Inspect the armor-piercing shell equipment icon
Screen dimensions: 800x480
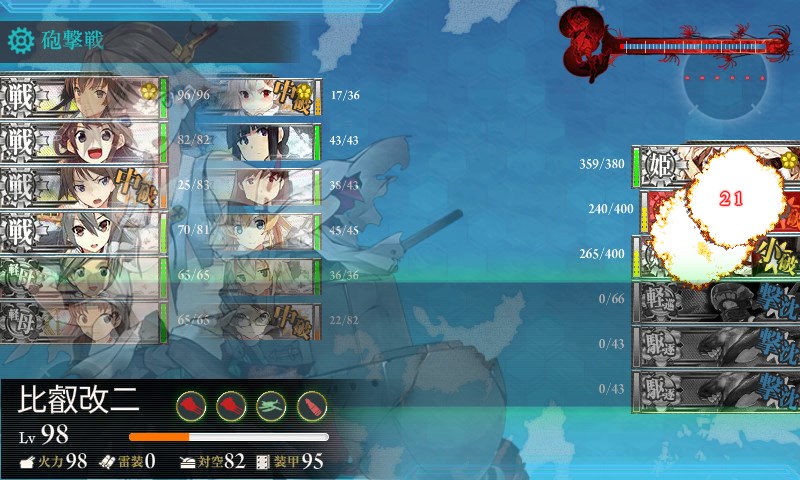pyautogui.click(x=312, y=405)
